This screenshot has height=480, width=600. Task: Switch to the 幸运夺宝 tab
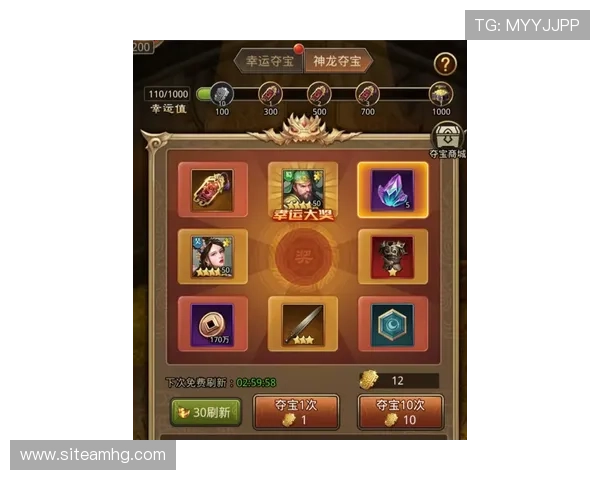[x=267, y=61]
